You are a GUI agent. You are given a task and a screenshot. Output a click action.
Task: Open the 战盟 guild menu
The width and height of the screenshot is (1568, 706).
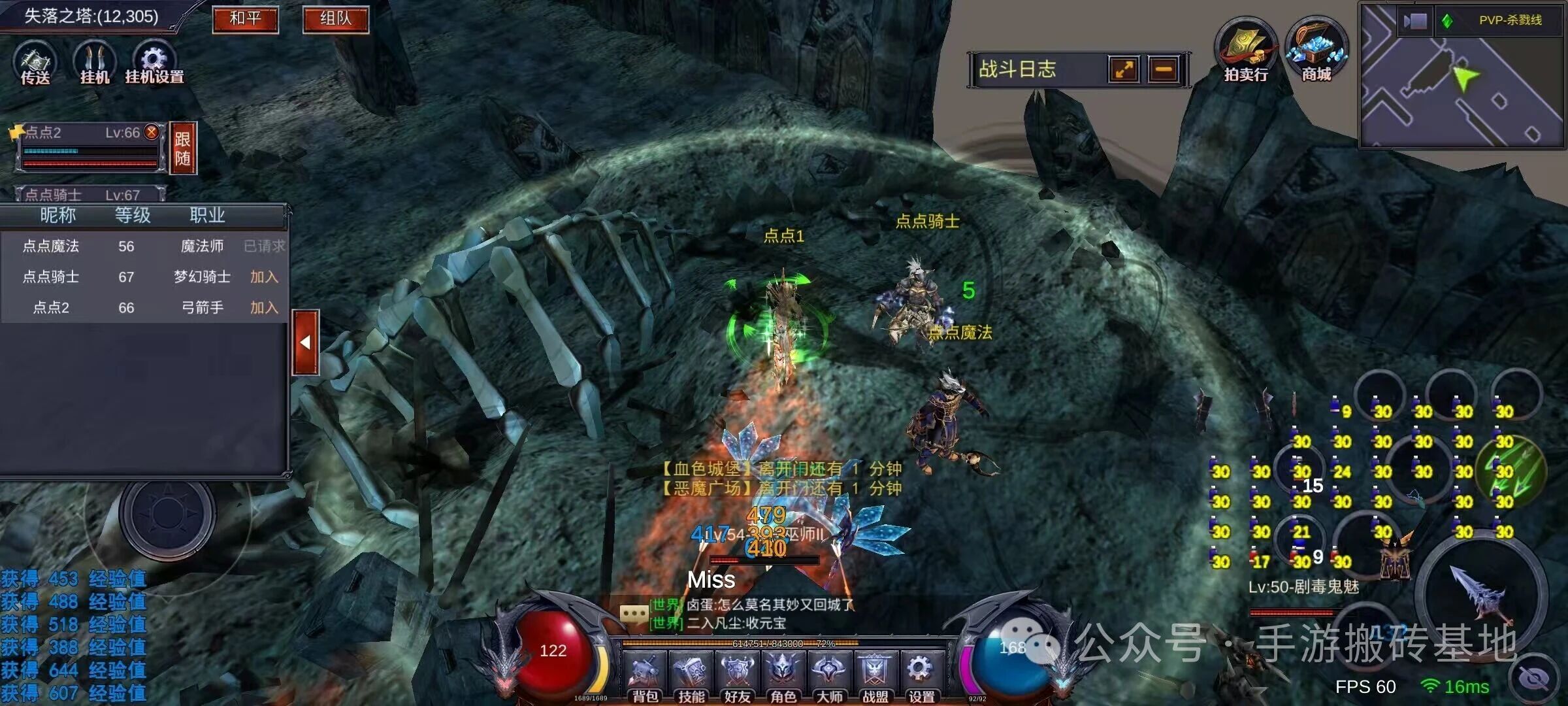(875, 676)
